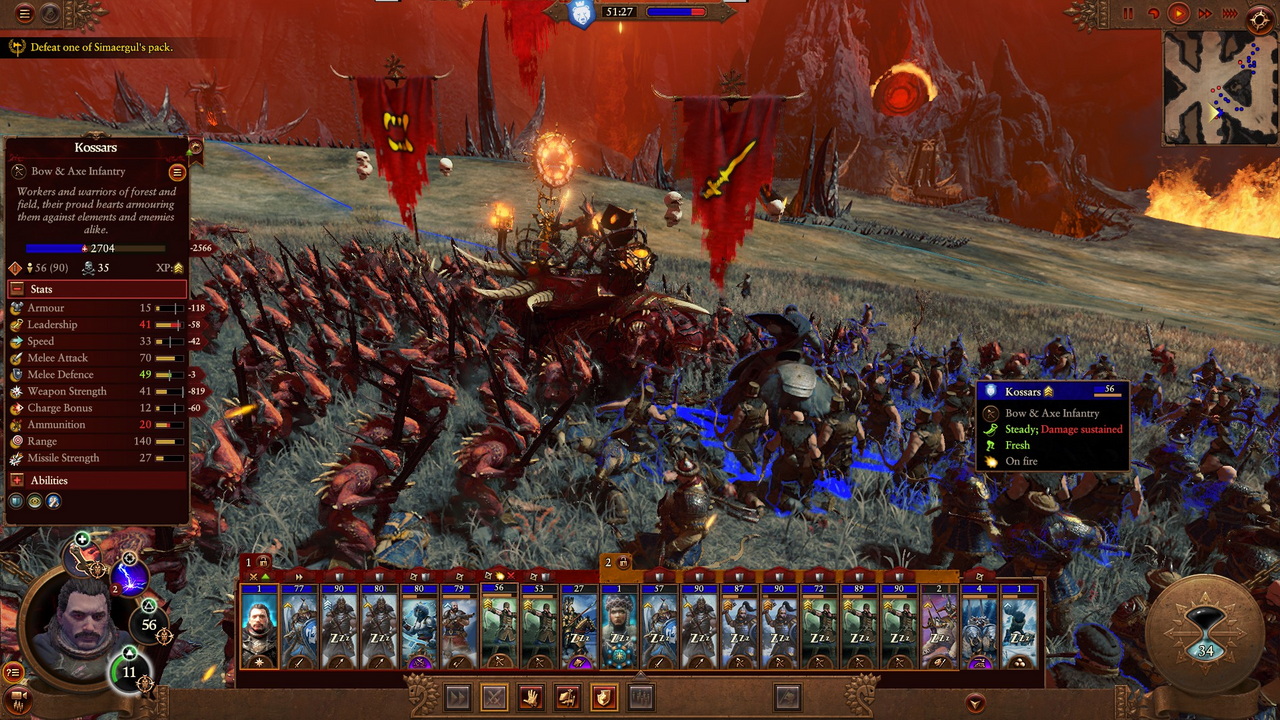Activate the lightning spell orb
The height and width of the screenshot is (720, 1280).
(x=129, y=578)
